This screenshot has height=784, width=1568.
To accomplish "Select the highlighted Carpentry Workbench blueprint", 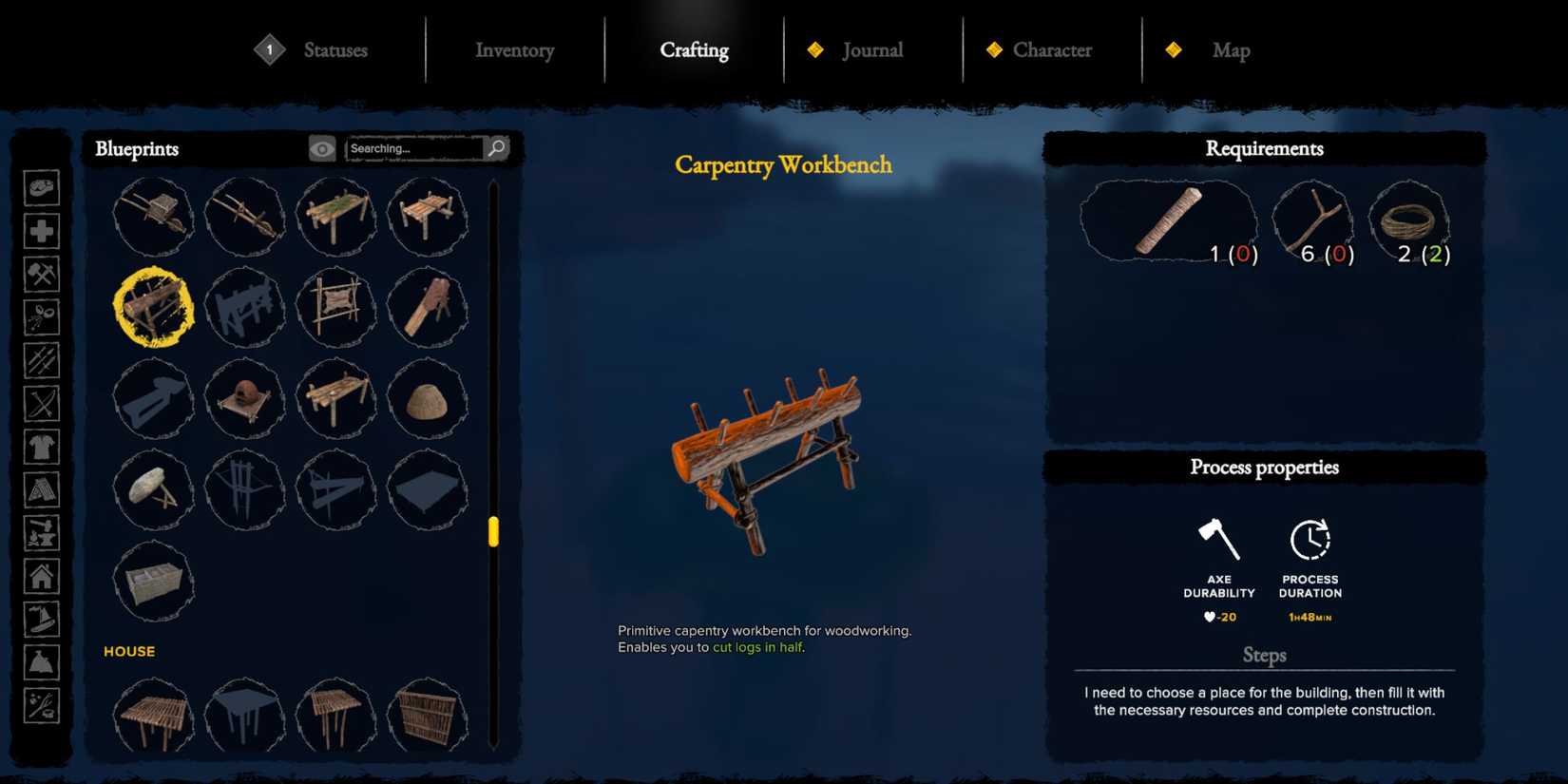I will pyautogui.click(x=154, y=308).
